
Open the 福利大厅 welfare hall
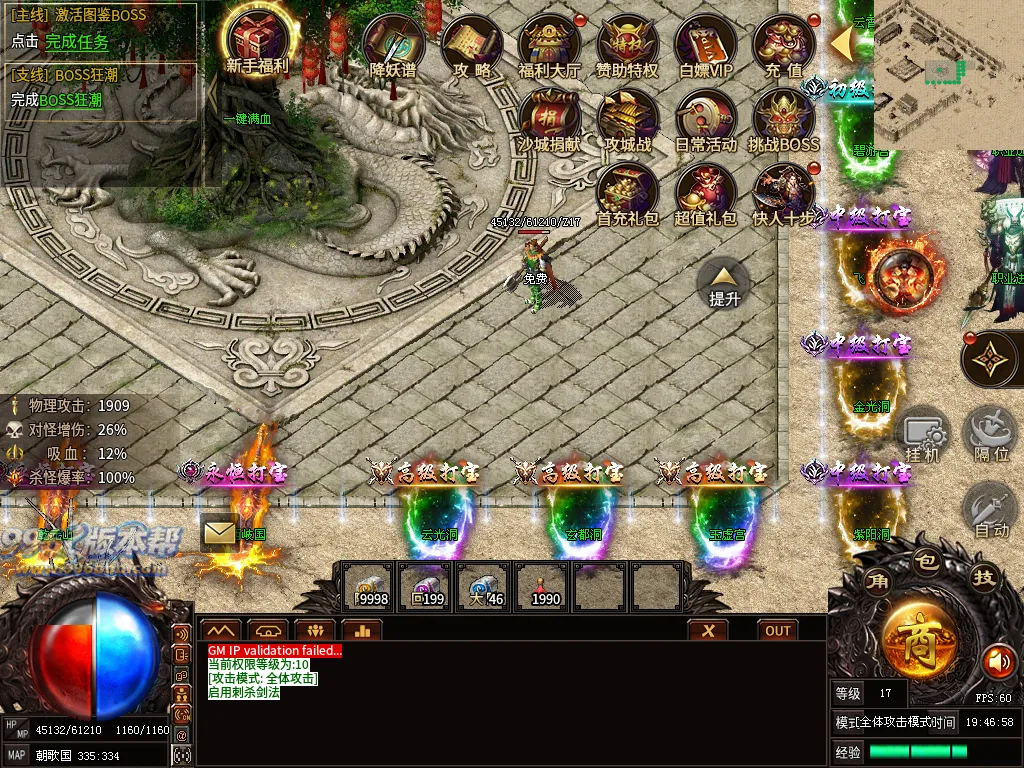(549, 44)
